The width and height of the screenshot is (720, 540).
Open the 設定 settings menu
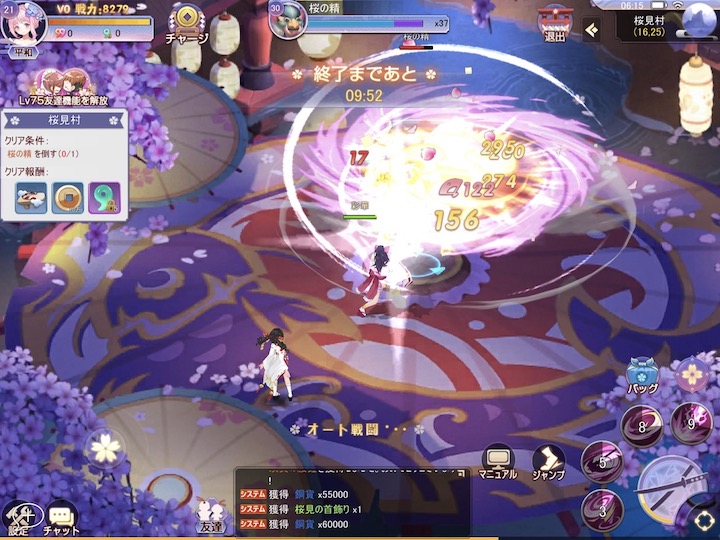click(18, 517)
